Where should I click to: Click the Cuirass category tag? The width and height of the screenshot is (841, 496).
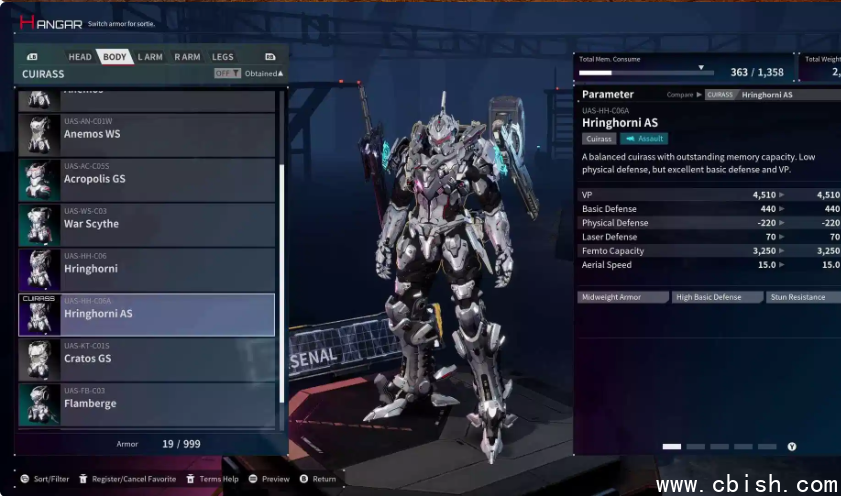pyautogui.click(x=599, y=139)
